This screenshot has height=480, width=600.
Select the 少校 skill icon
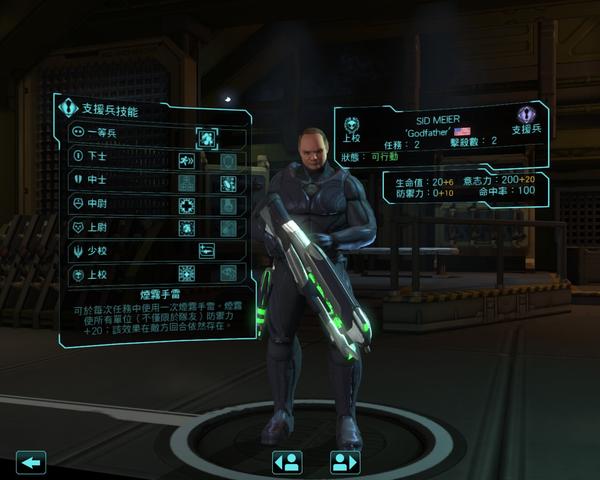click(208, 250)
